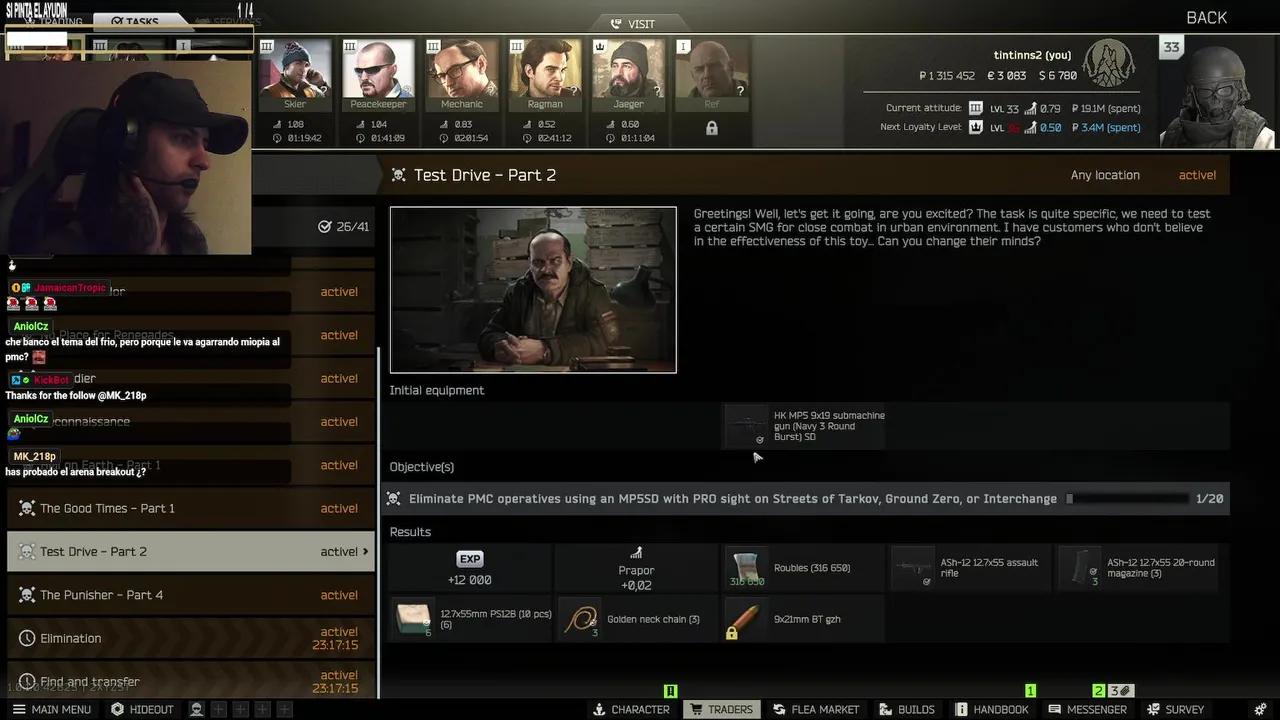Select the Peacekeeper trader portrait
The image size is (1280, 720).
tap(378, 70)
